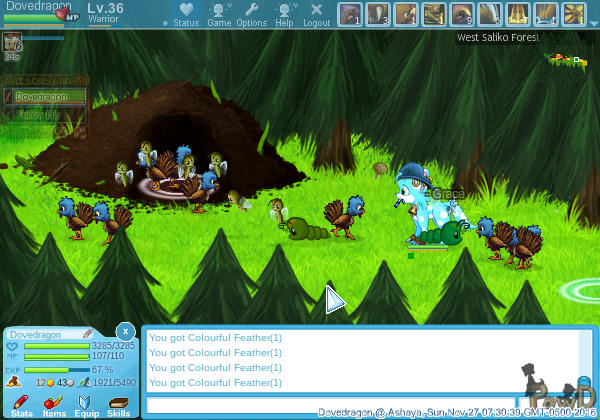Click the Logout button
Screen dimensions: 600x420
pyautogui.click(x=316, y=13)
